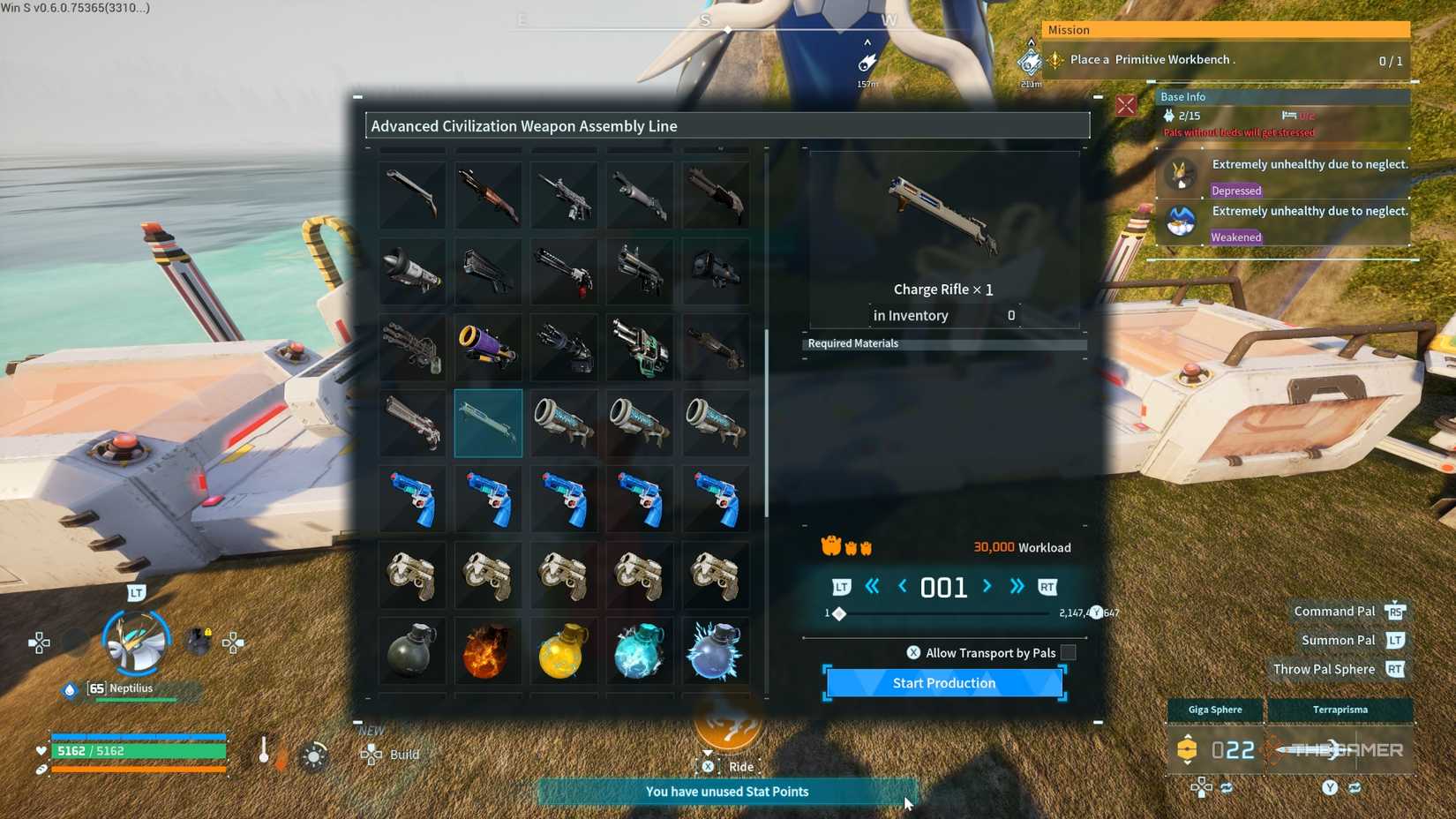Switch to the Terraprisma tab
The image size is (1456, 819).
1340,710
